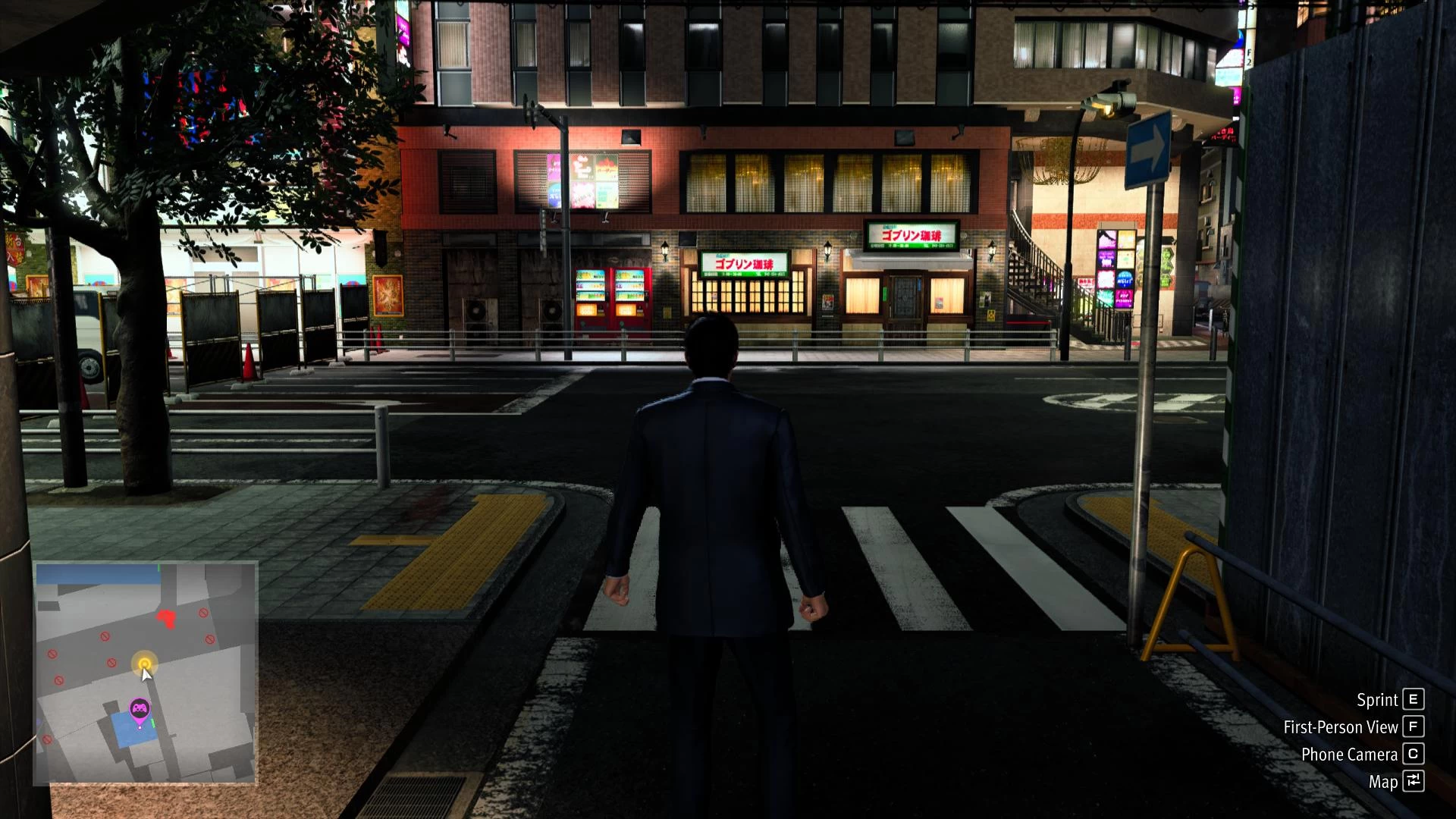The width and height of the screenshot is (1456, 819).
Task: Click the yellow player position marker
Action: (x=144, y=664)
